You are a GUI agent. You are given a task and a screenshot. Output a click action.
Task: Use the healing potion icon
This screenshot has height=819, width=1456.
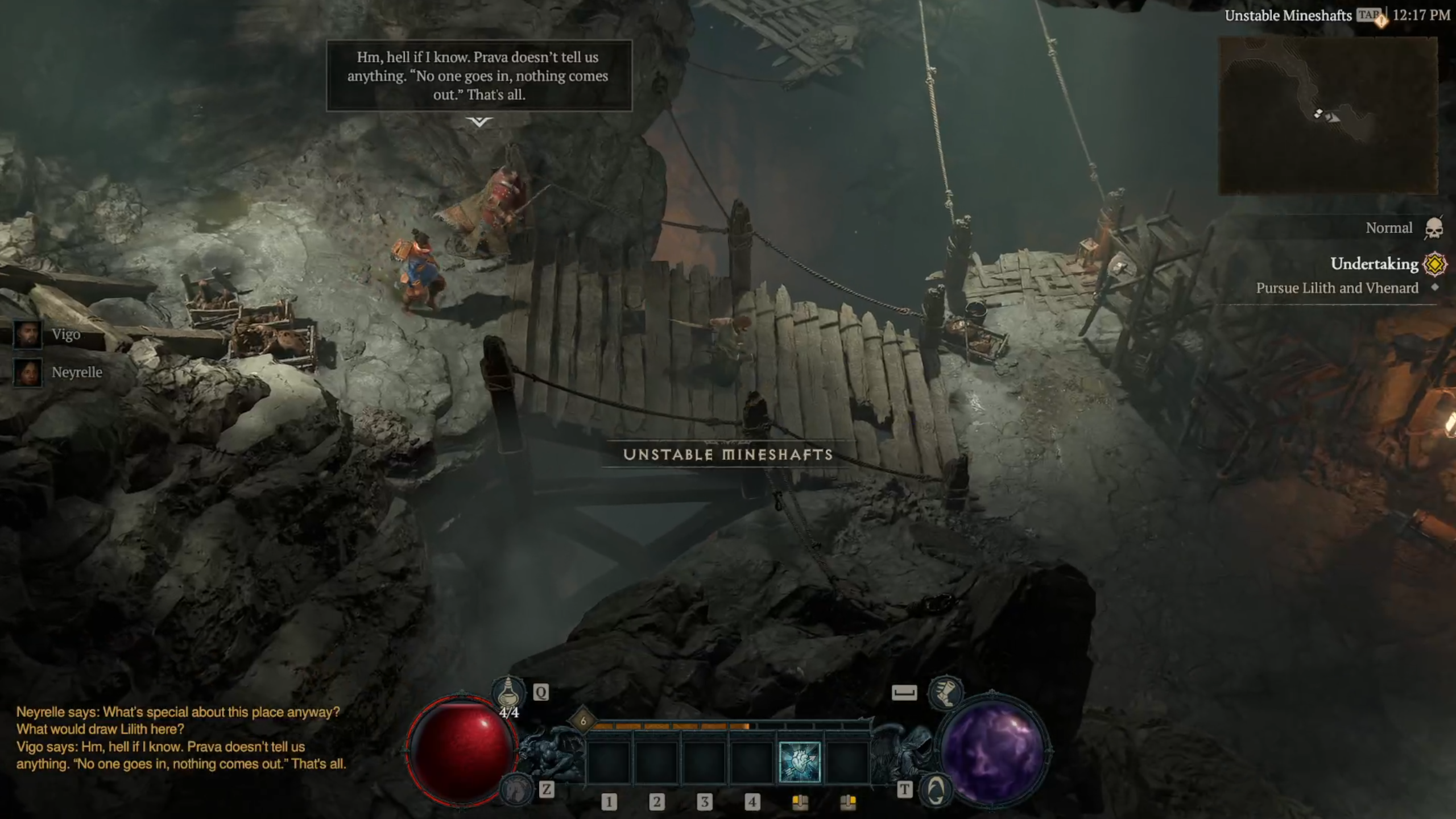coord(508,693)
